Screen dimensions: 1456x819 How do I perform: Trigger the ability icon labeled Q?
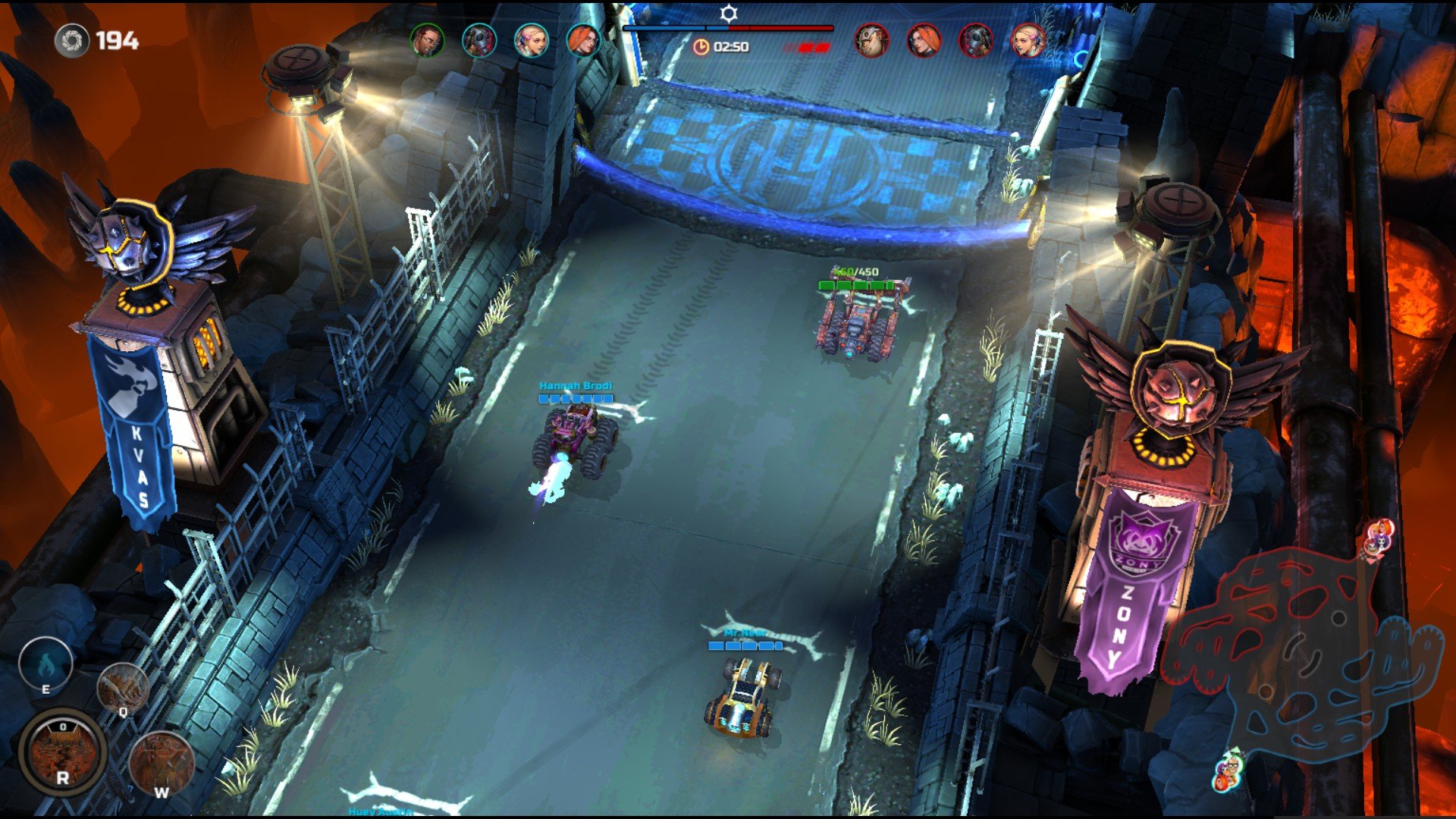[x=122, y=687]
